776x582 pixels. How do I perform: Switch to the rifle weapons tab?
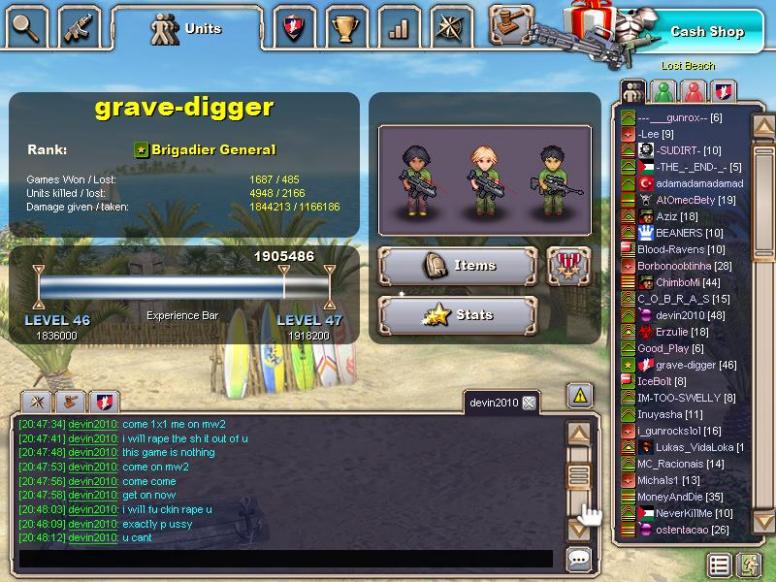point(79,27)
